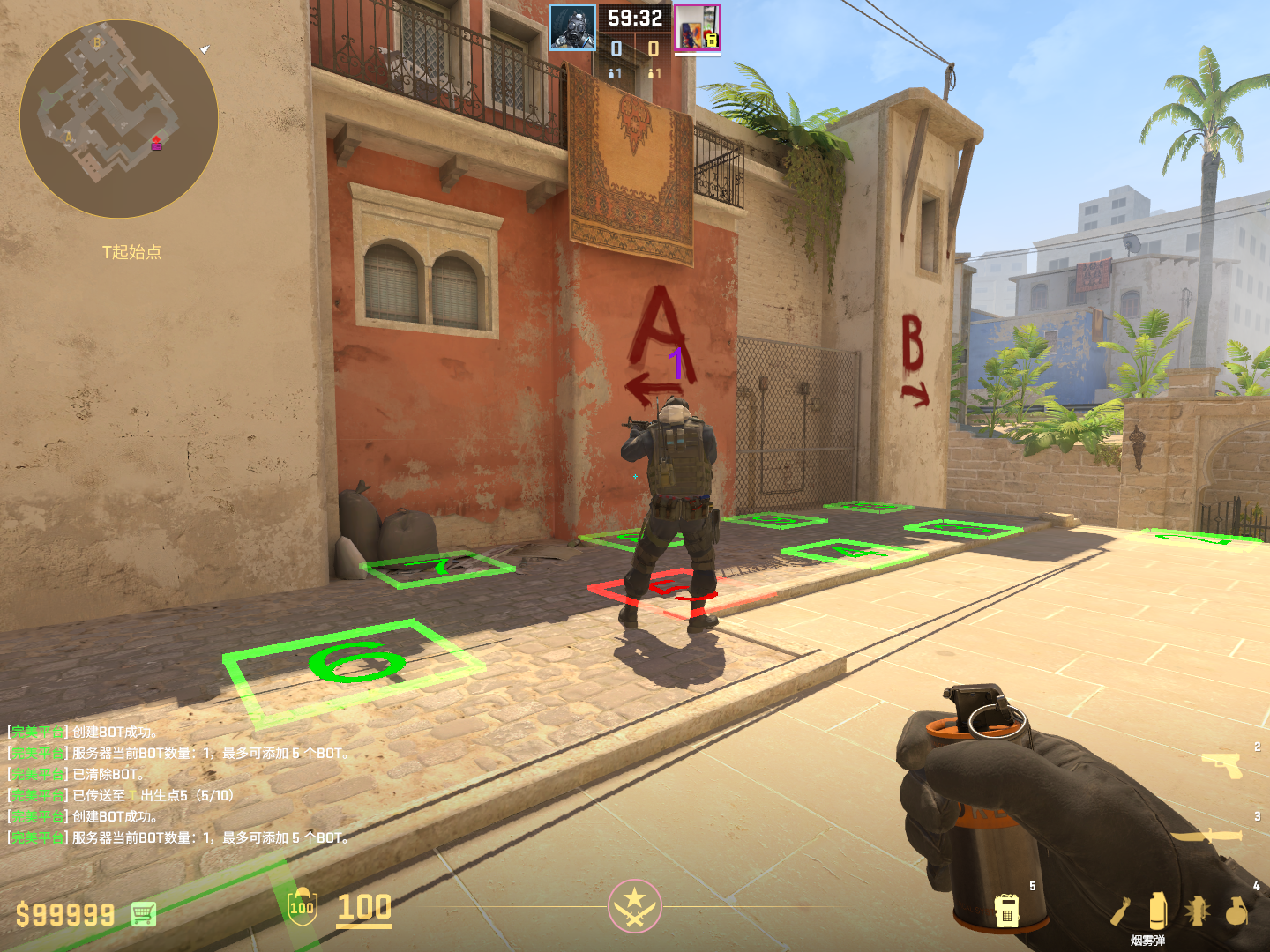Open the buy menu cart icon

144,914
